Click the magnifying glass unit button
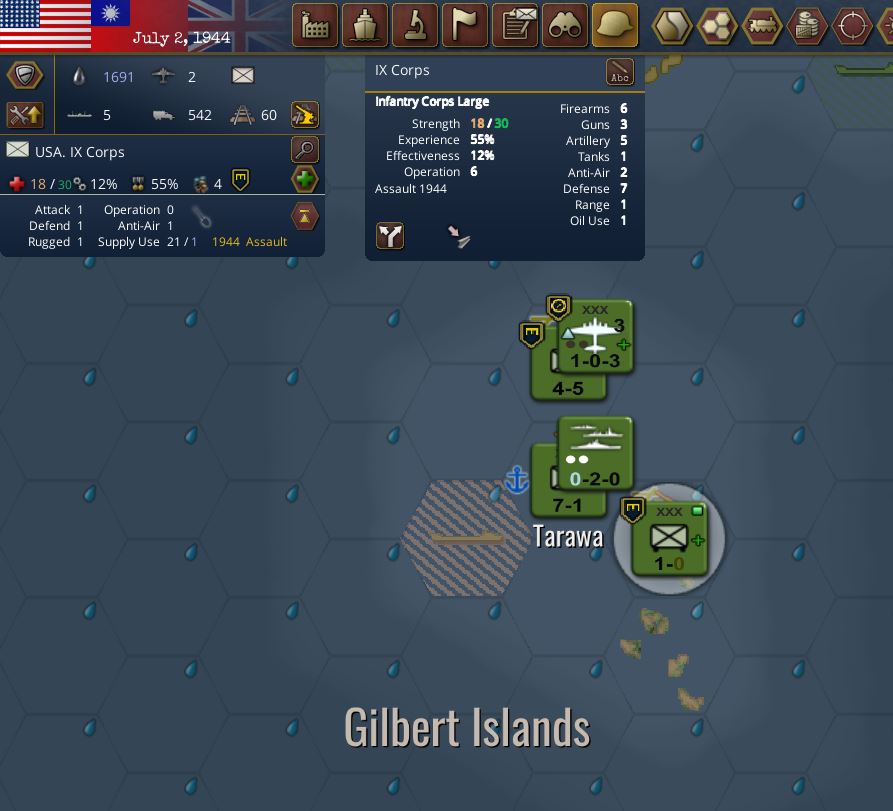 [x=305, y=150]
